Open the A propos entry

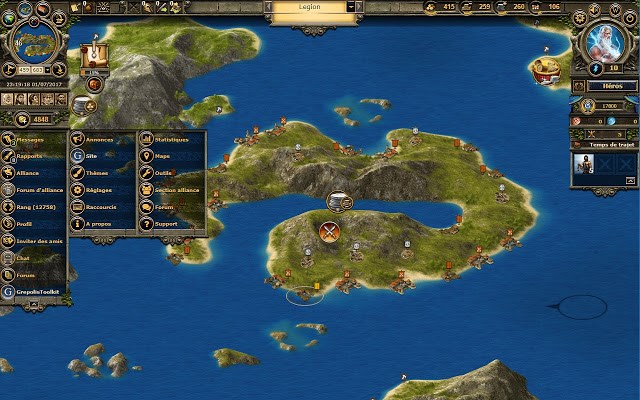pos(100,224)
